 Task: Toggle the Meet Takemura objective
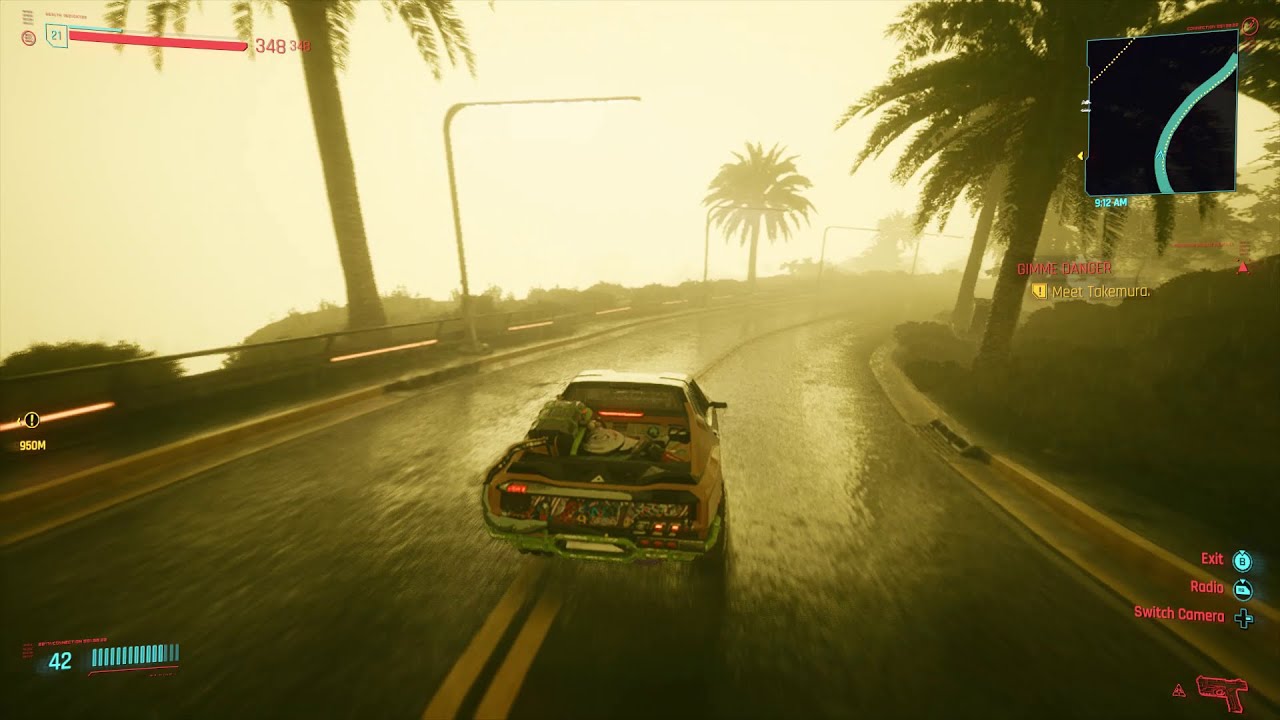click(1100, 292)
